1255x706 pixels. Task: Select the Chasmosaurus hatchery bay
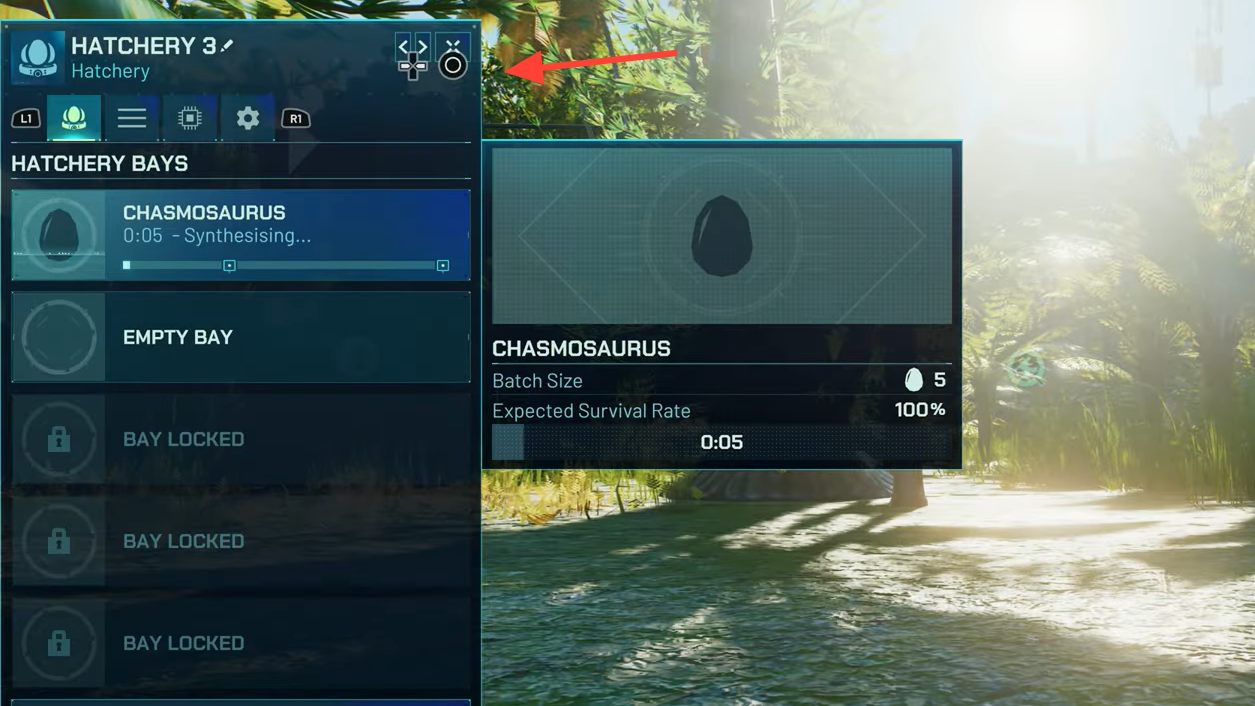(240, 235)
